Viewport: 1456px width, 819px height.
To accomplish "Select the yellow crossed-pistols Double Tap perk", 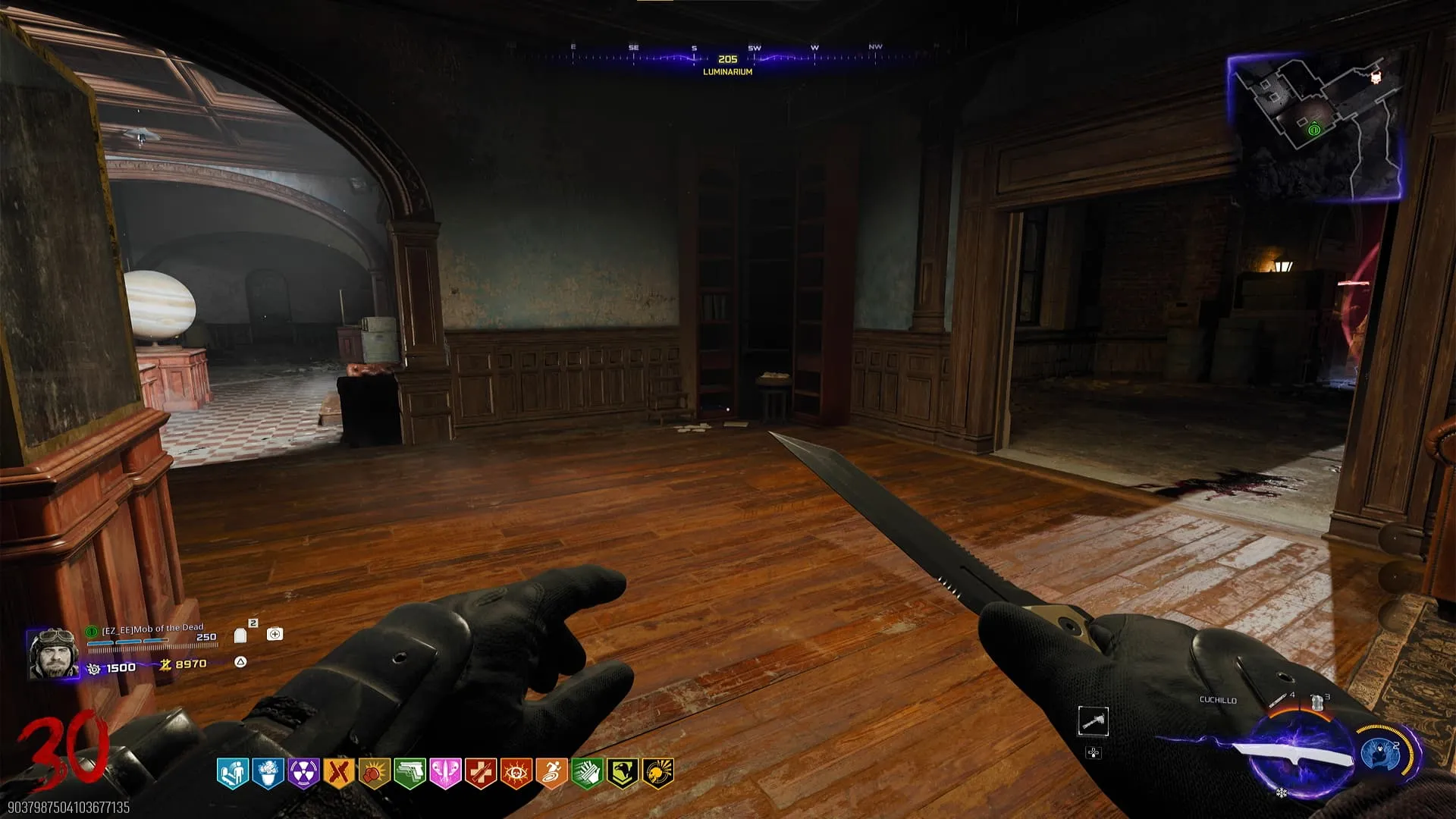I will pyautogui.click(x=339, y=773).
